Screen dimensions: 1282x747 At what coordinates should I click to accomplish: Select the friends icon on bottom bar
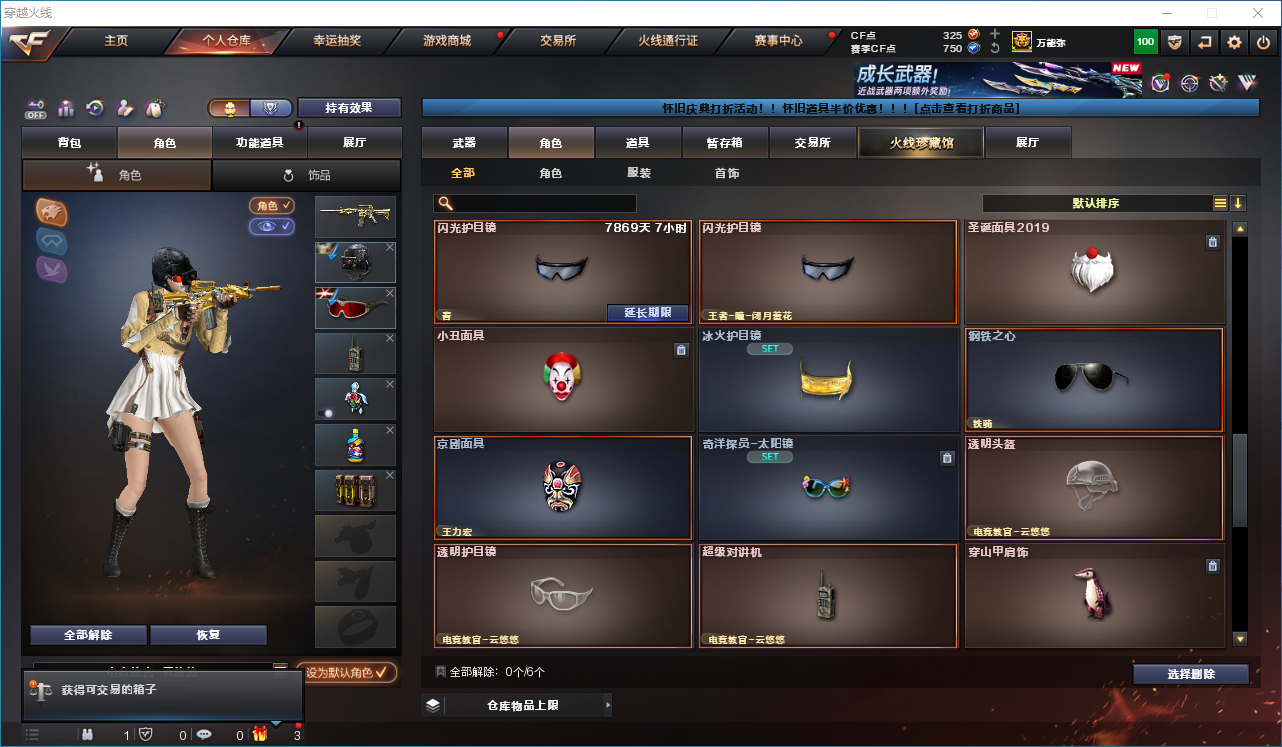coord(88,733)
